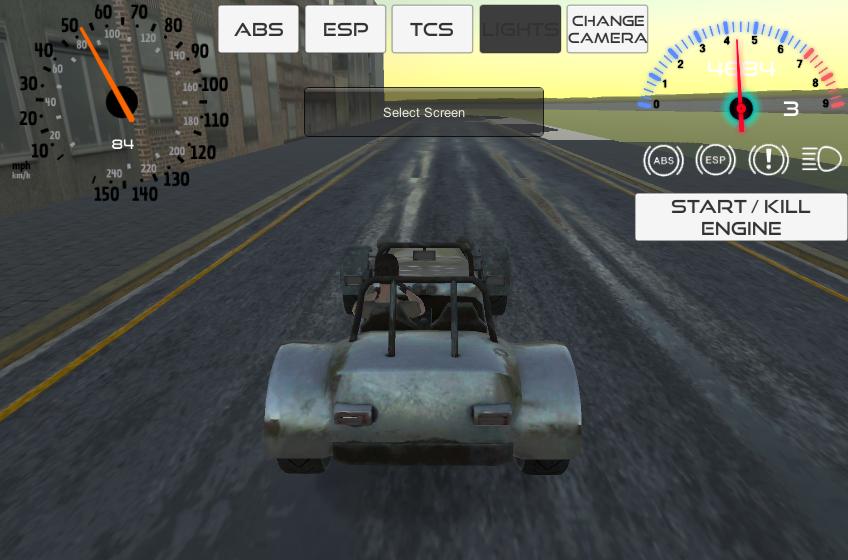Click the Change Camera button
The image size is (848, 560).
coord(607,29)
